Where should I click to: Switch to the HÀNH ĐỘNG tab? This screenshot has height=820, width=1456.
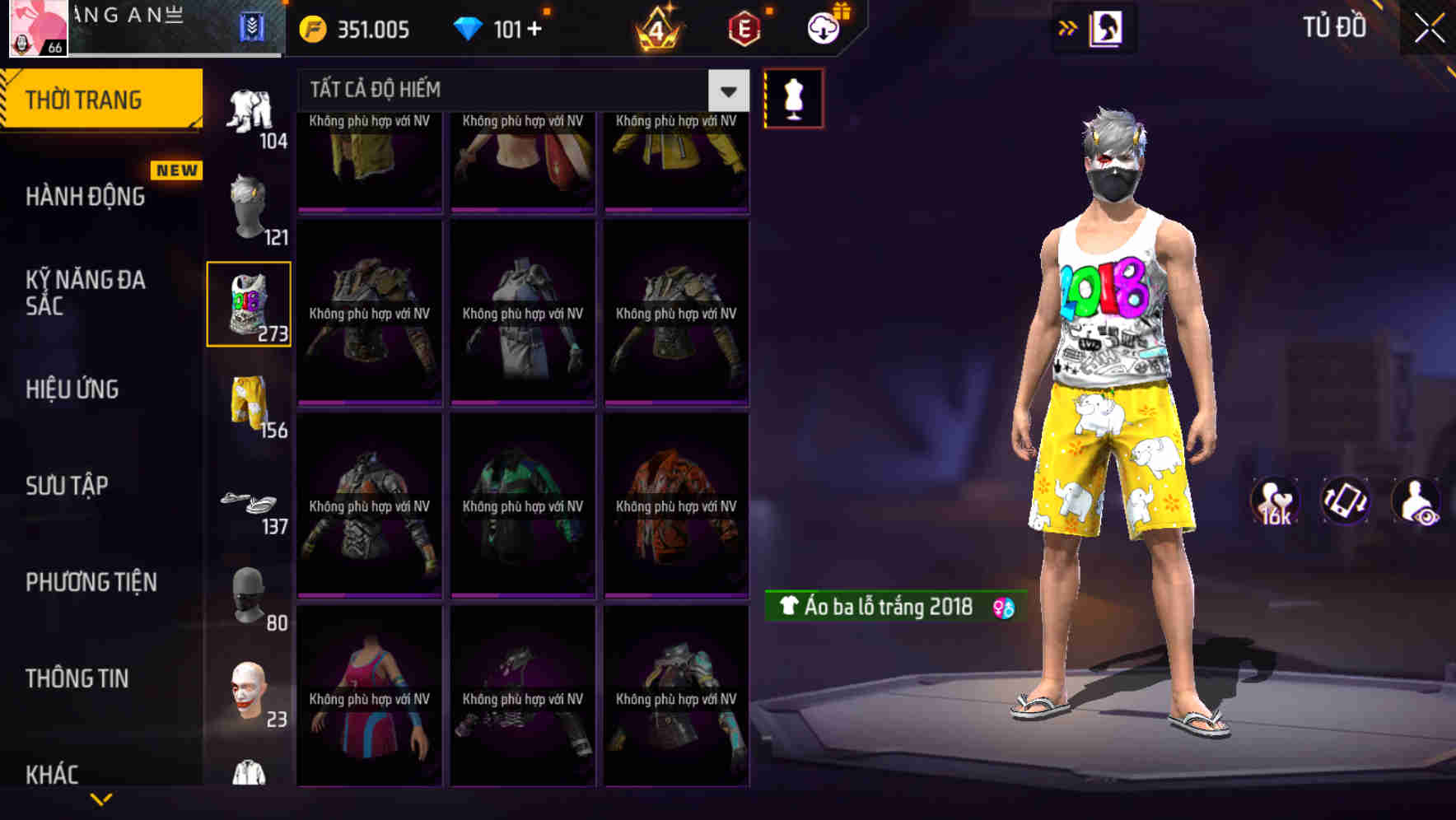click(85, 195)
